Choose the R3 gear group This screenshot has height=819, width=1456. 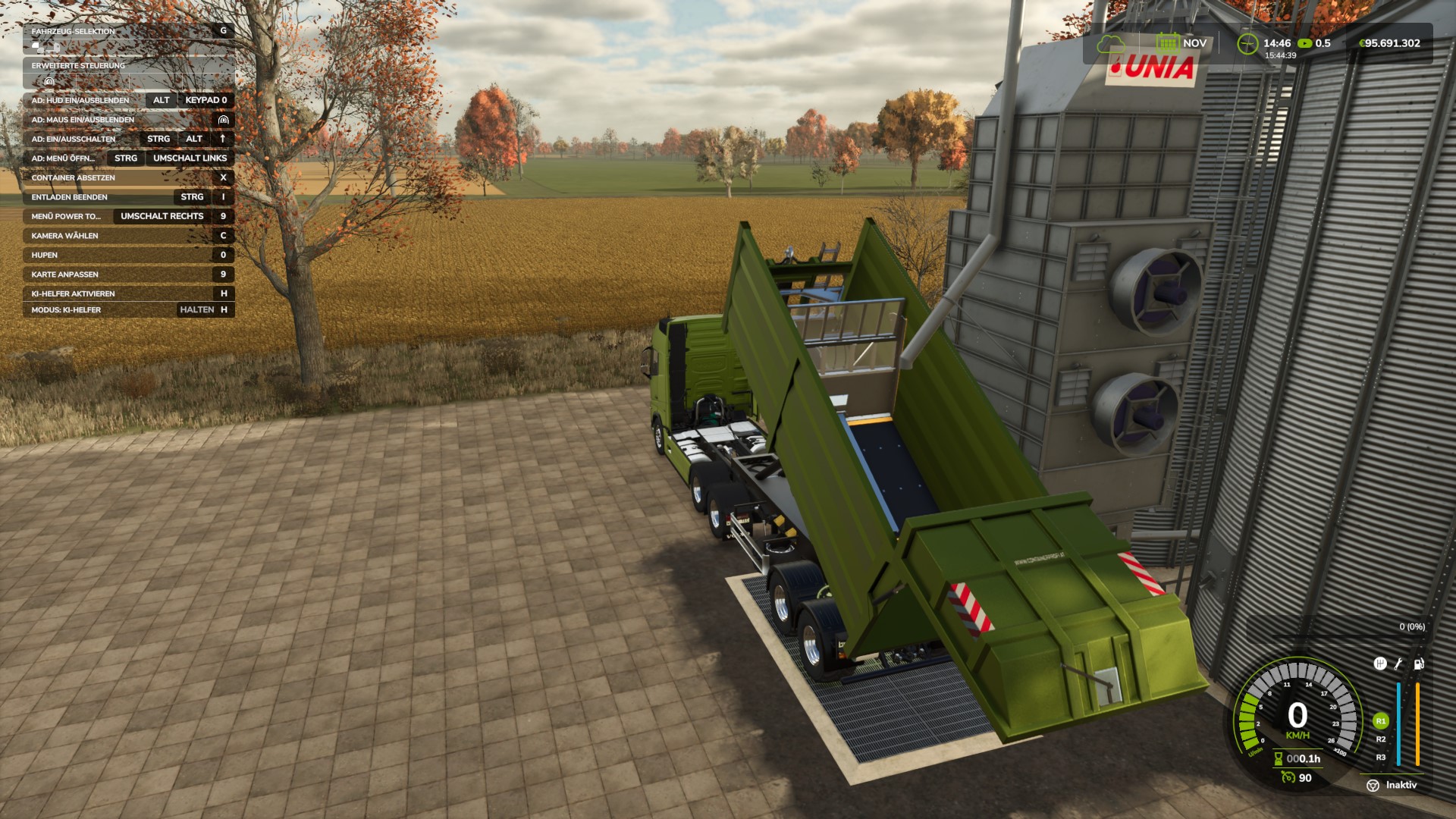(x=1380, y=758)
